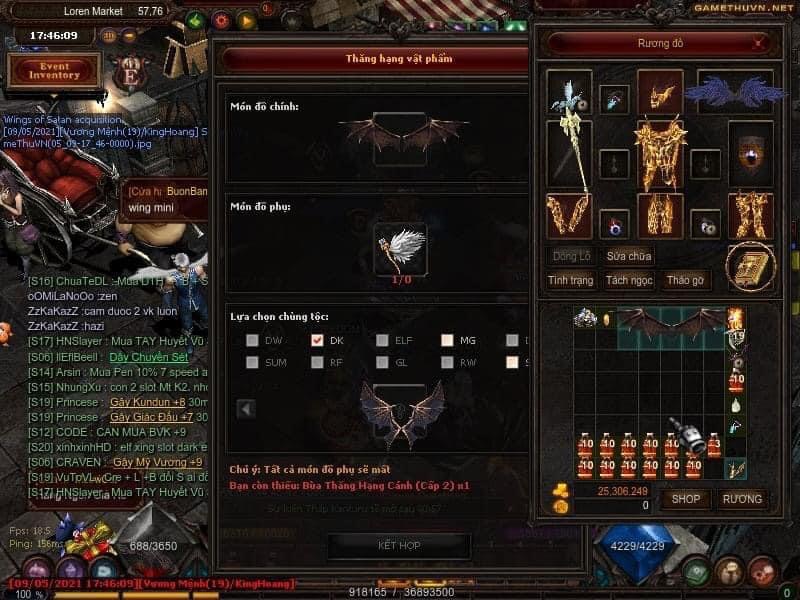Image resolution: width=800 pixels, height=600 pixels.
Task: Click the Sửa chữa repair button
Action: 628,257
